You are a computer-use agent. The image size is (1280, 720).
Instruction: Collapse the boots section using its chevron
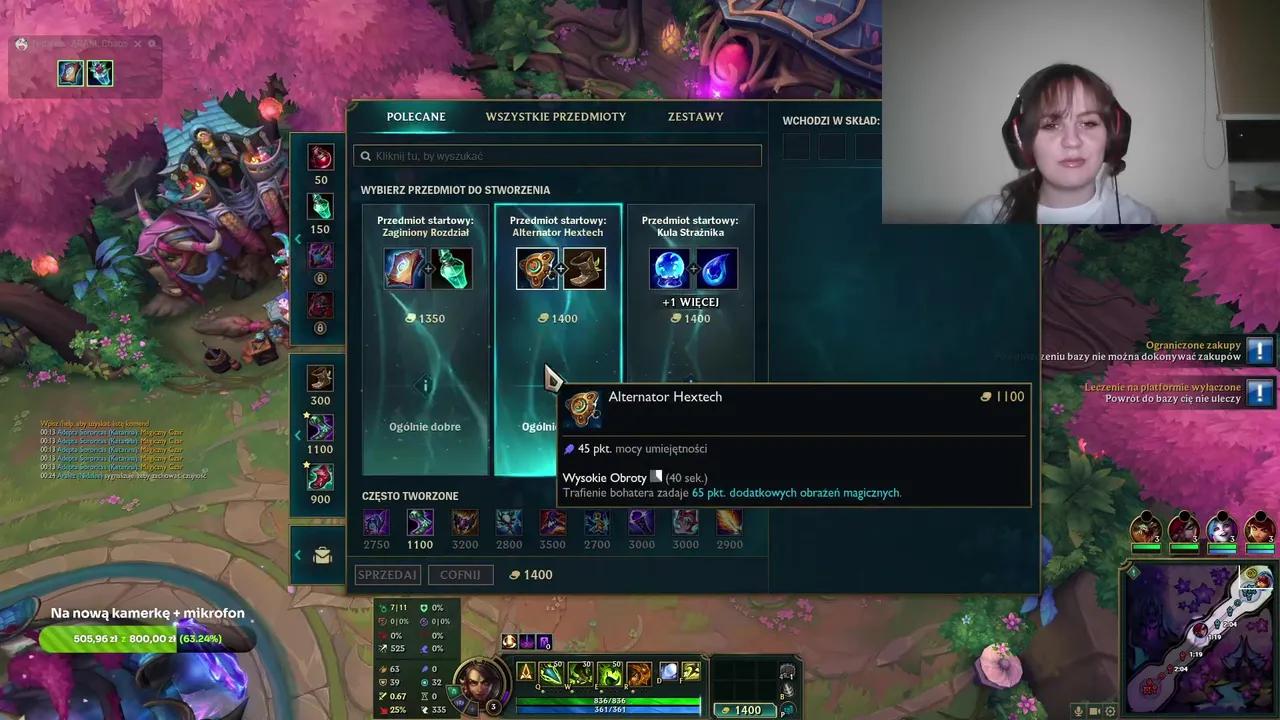pyautogui.click(x=297, y=433)
